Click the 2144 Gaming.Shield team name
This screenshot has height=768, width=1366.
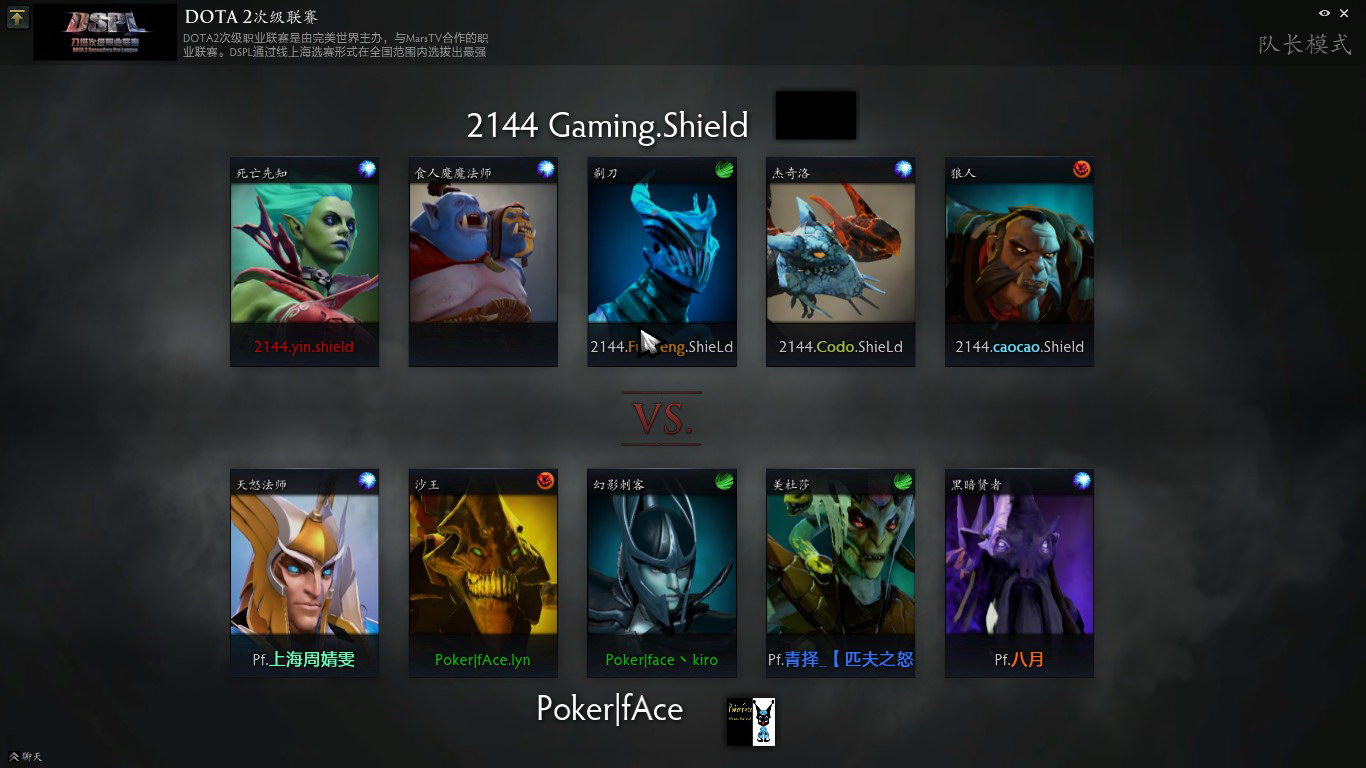[x=607, y=126]
